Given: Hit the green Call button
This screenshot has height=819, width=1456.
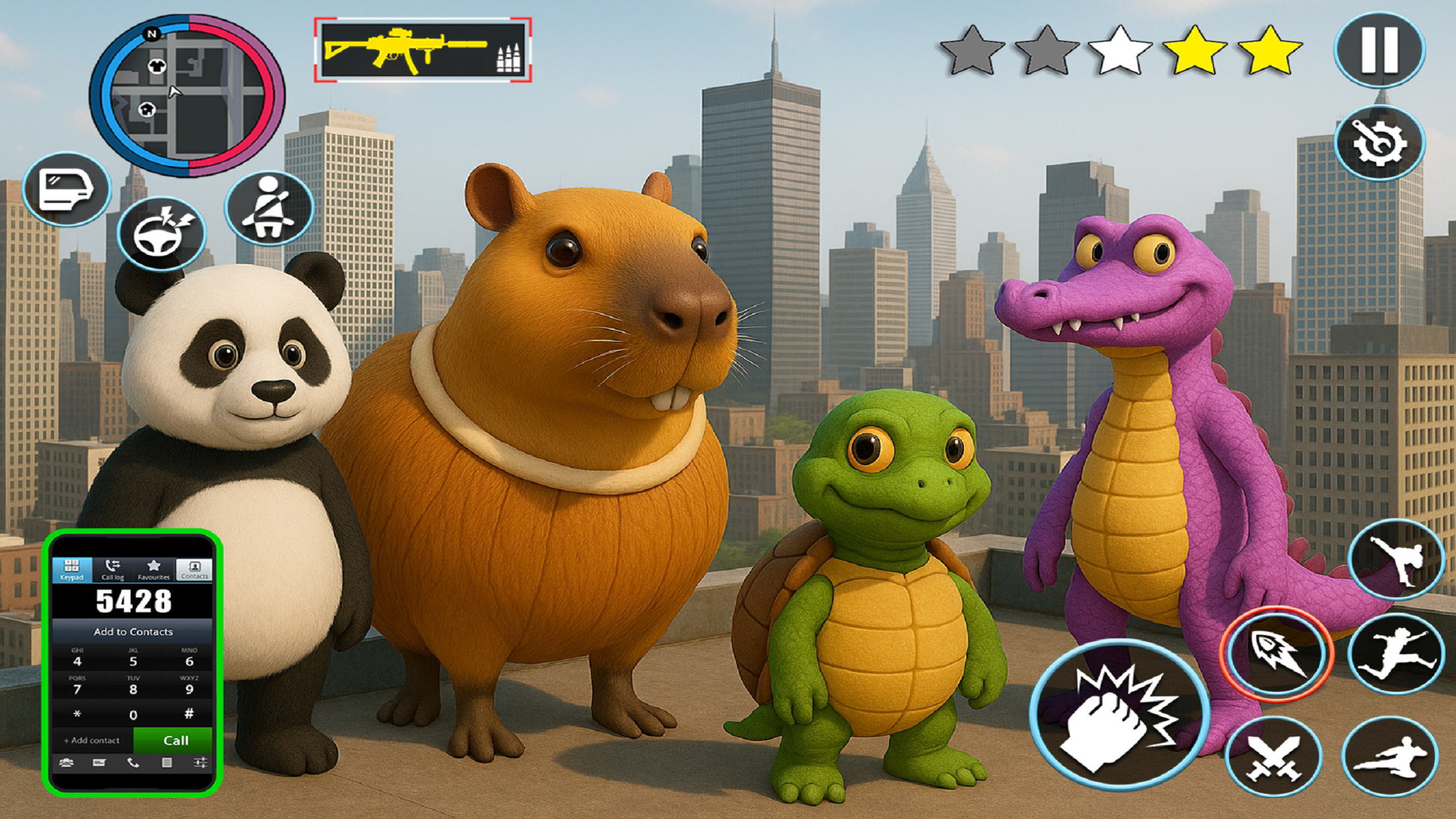Looking at the screenshot, I should (175, 741).
